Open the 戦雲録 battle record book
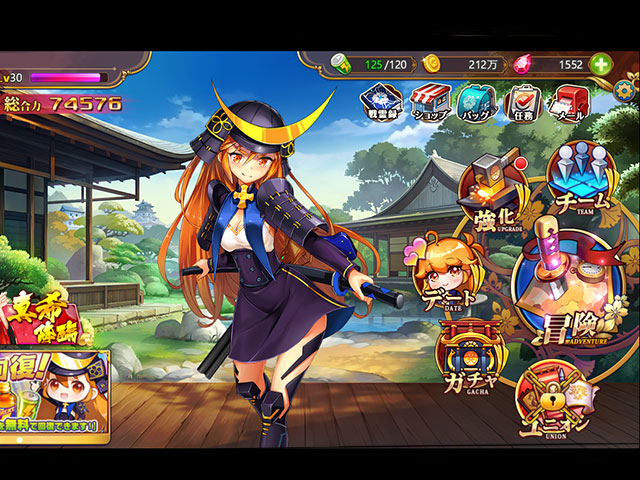Image resolution: width=640 pixels, height=480 pixels. pyautogui.click(x=382, y=101)
